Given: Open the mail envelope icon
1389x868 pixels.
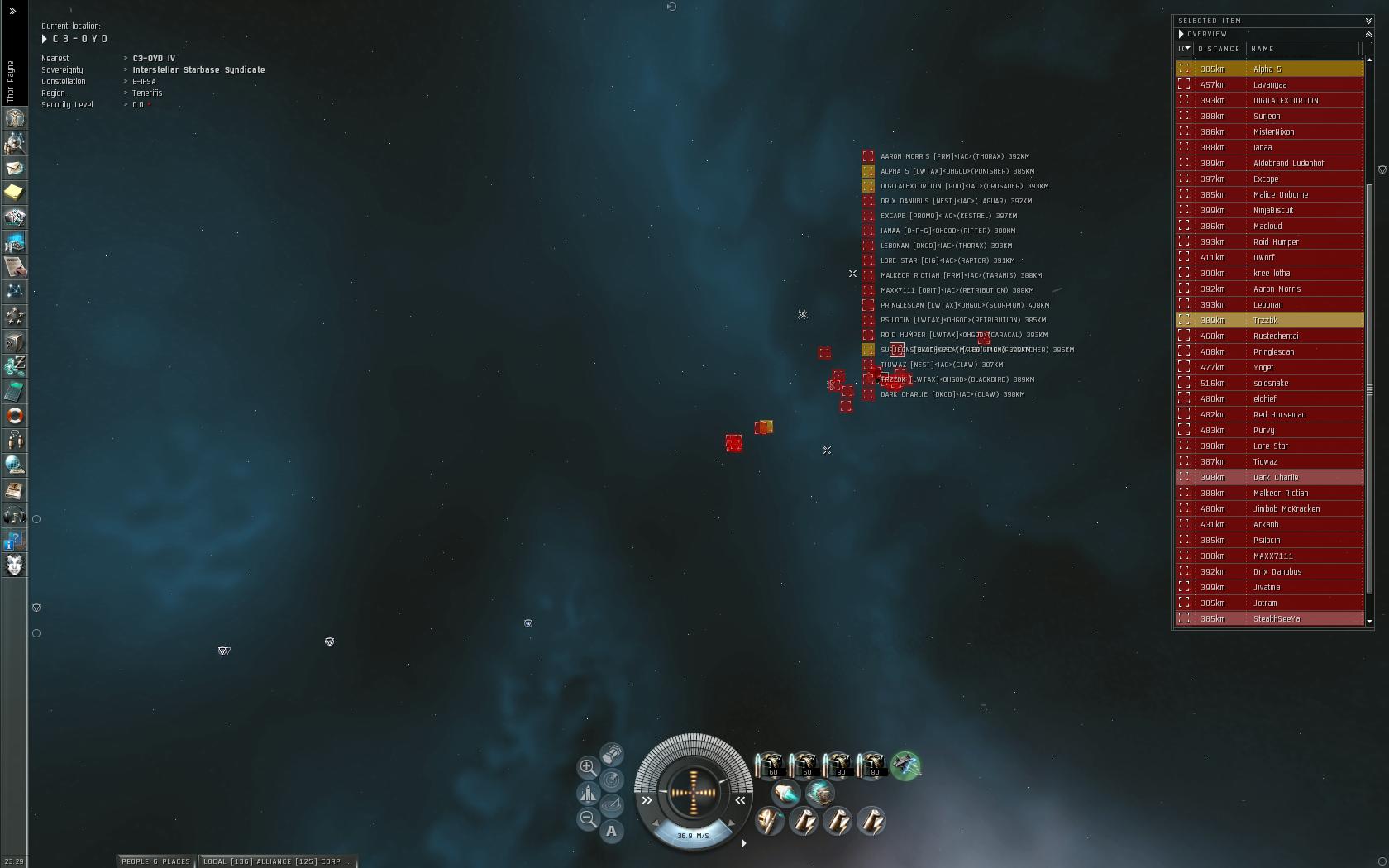Looking at the screenshot, I should click(14, 168).
